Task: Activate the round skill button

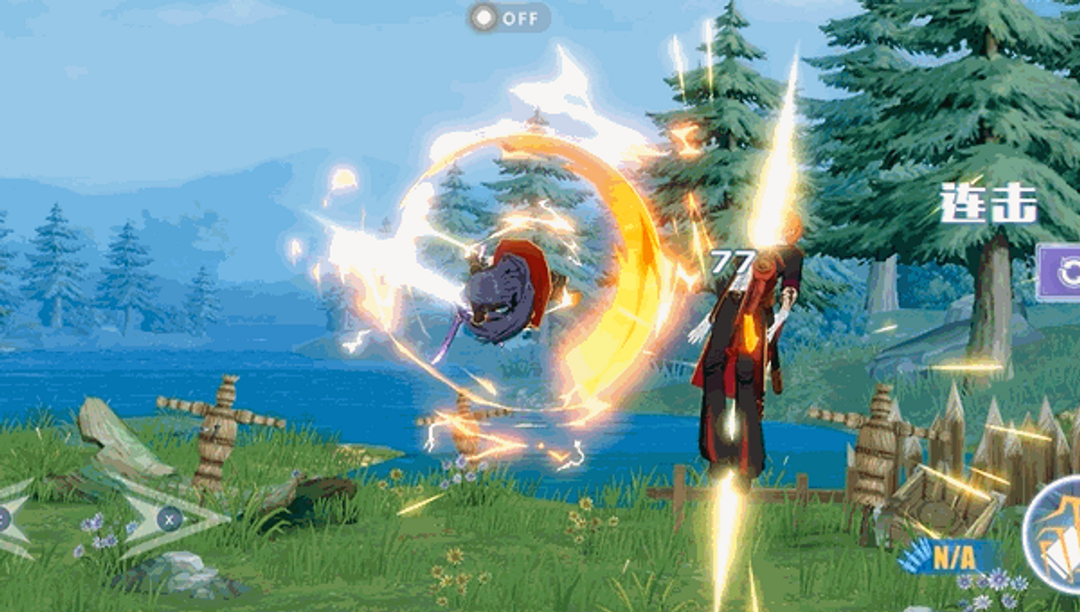Action: click(1056, 534)
